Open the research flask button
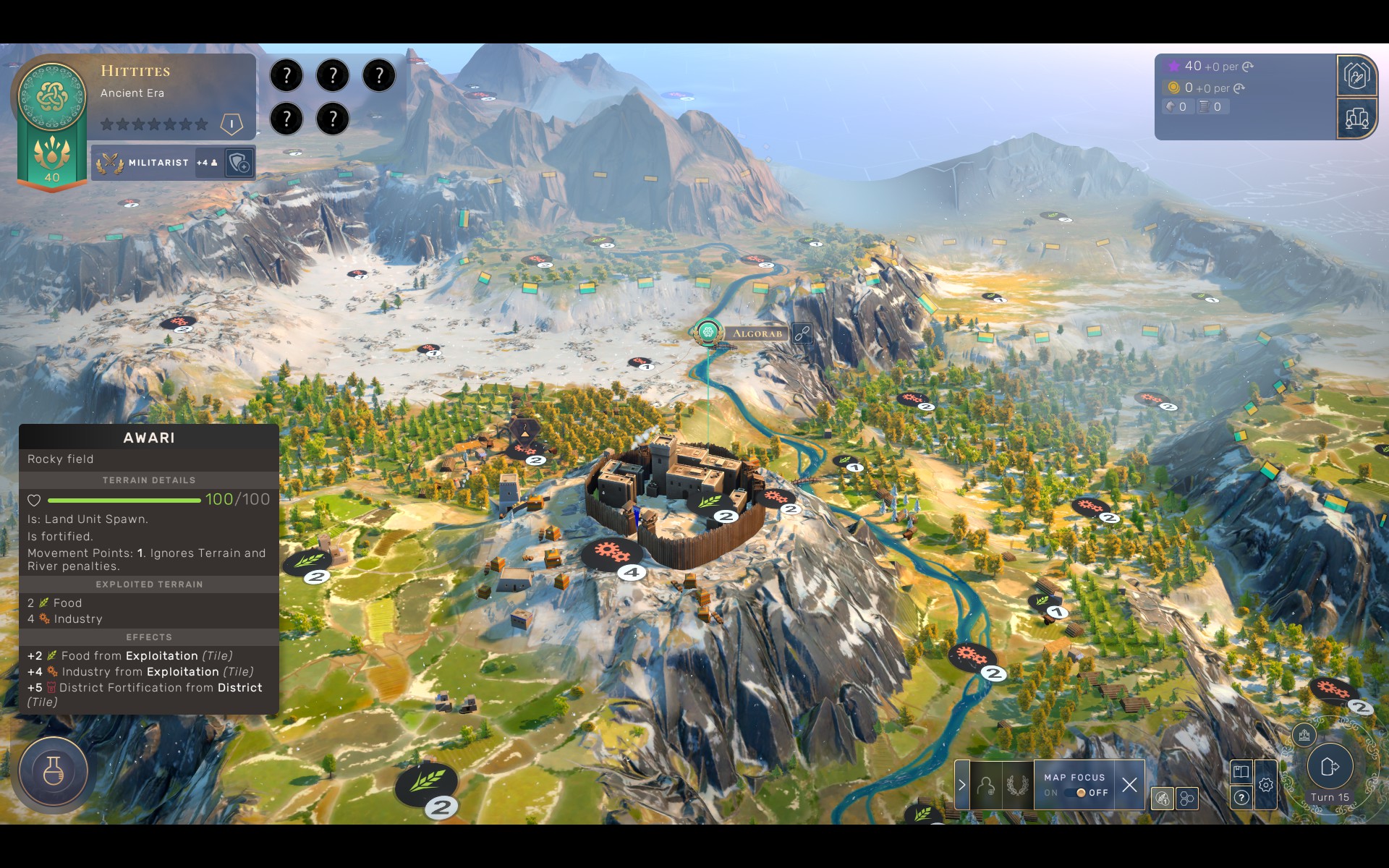This screenshot has width=1389, height=868. pyautogui.click(x=54, y=771)
